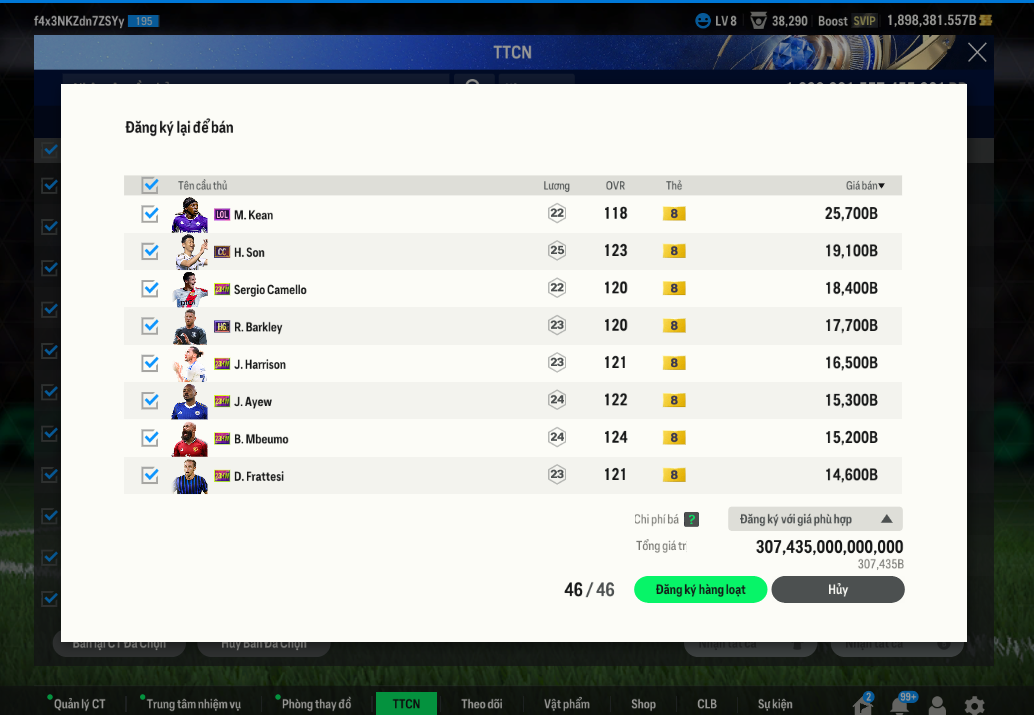The width and height of the screenshot is (1034, 715).
Task: Toggle B. Mbeumo's checkbox
Action: pyautogui.click(x=150, y=438)
